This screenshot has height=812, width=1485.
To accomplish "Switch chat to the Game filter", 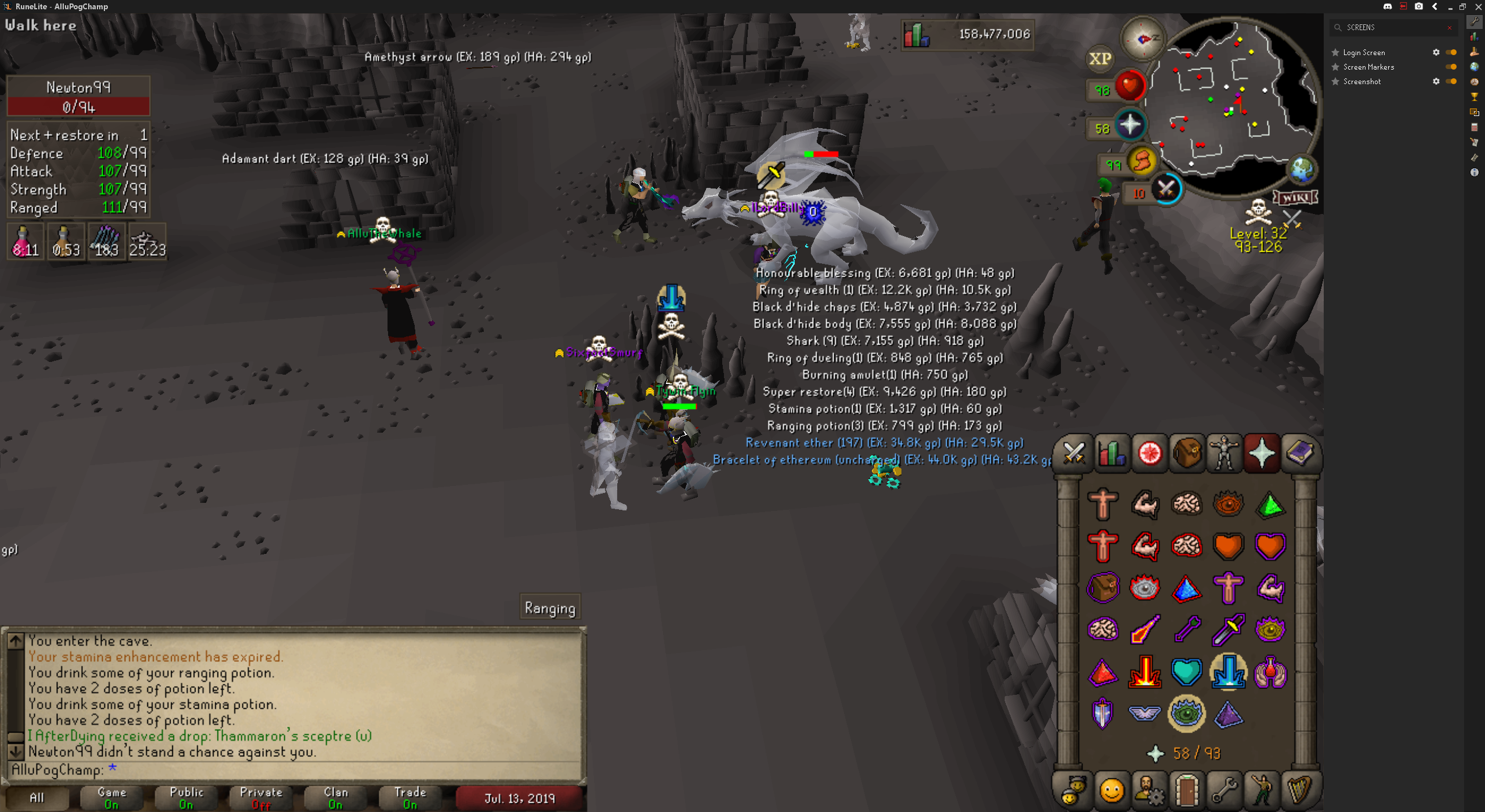I will [x=111, y=797].
